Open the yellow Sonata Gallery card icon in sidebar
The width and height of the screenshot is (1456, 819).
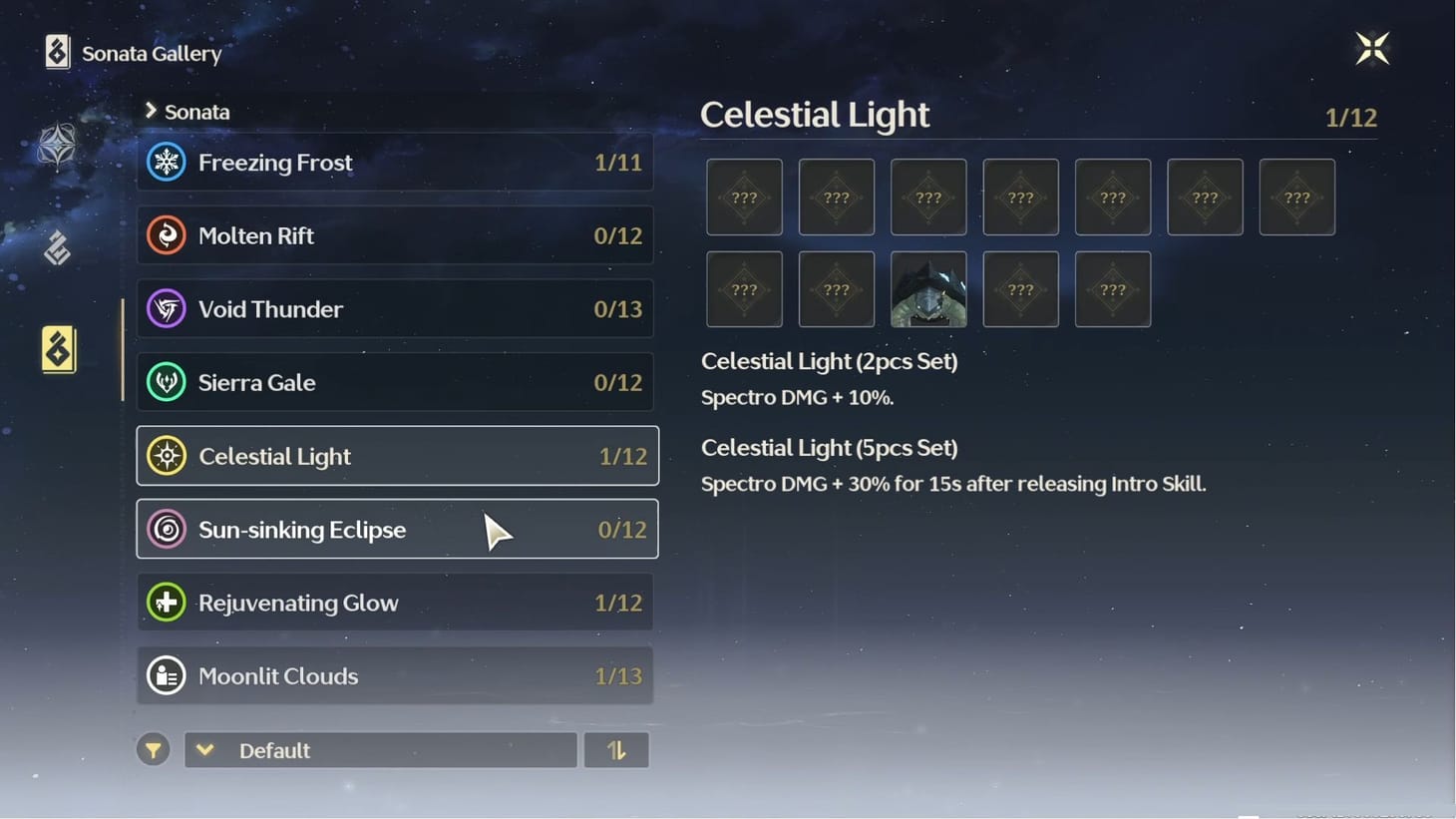(58, 349)
